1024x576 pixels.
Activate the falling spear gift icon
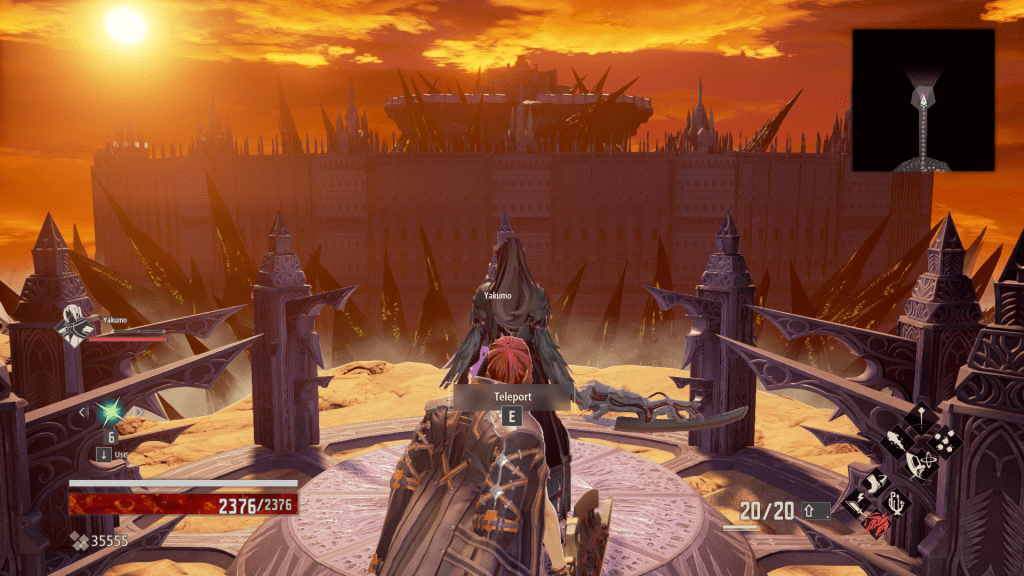point(921,418)
